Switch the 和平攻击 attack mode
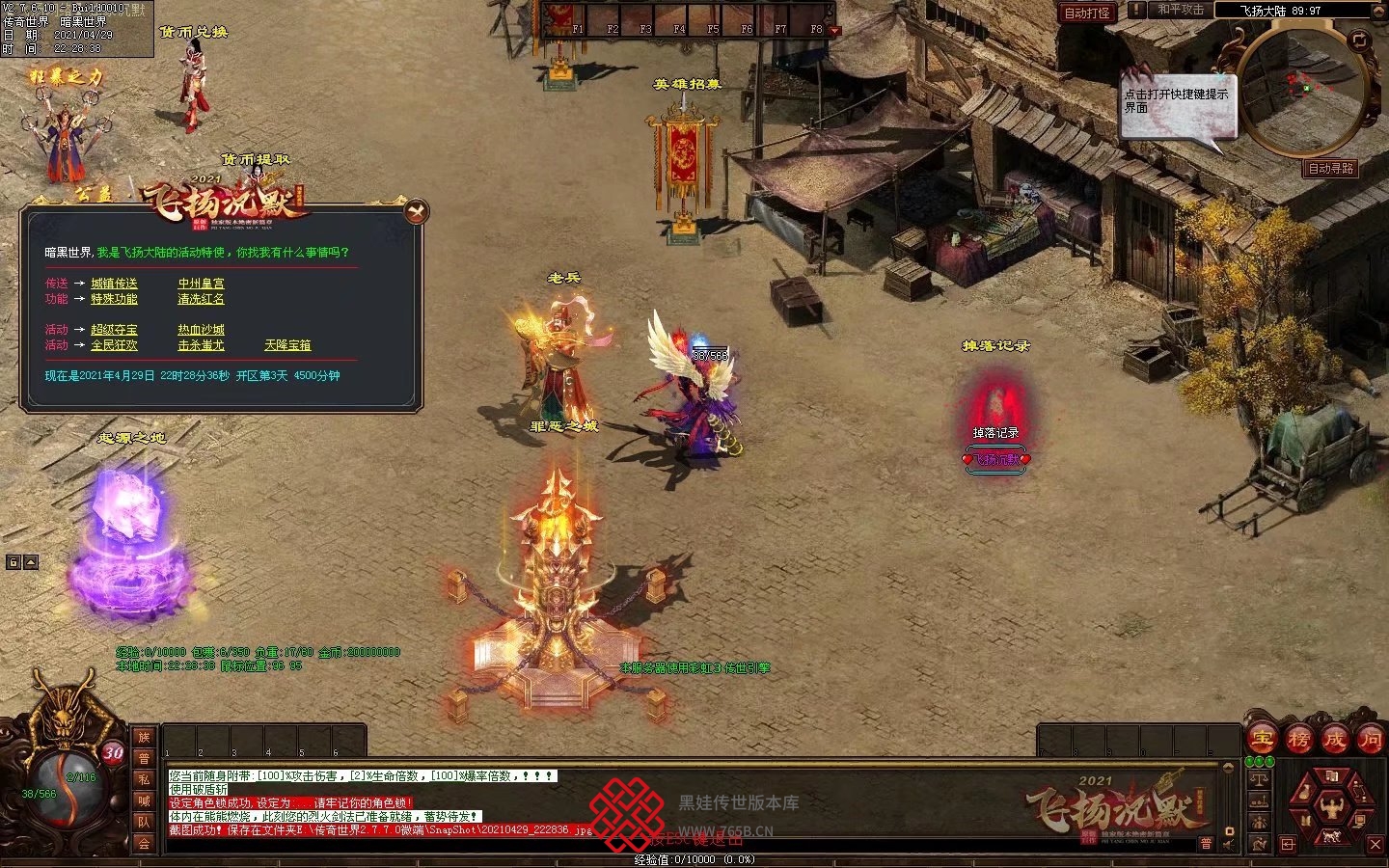This screenshot has height=868, width=1389. [1180, 10]
